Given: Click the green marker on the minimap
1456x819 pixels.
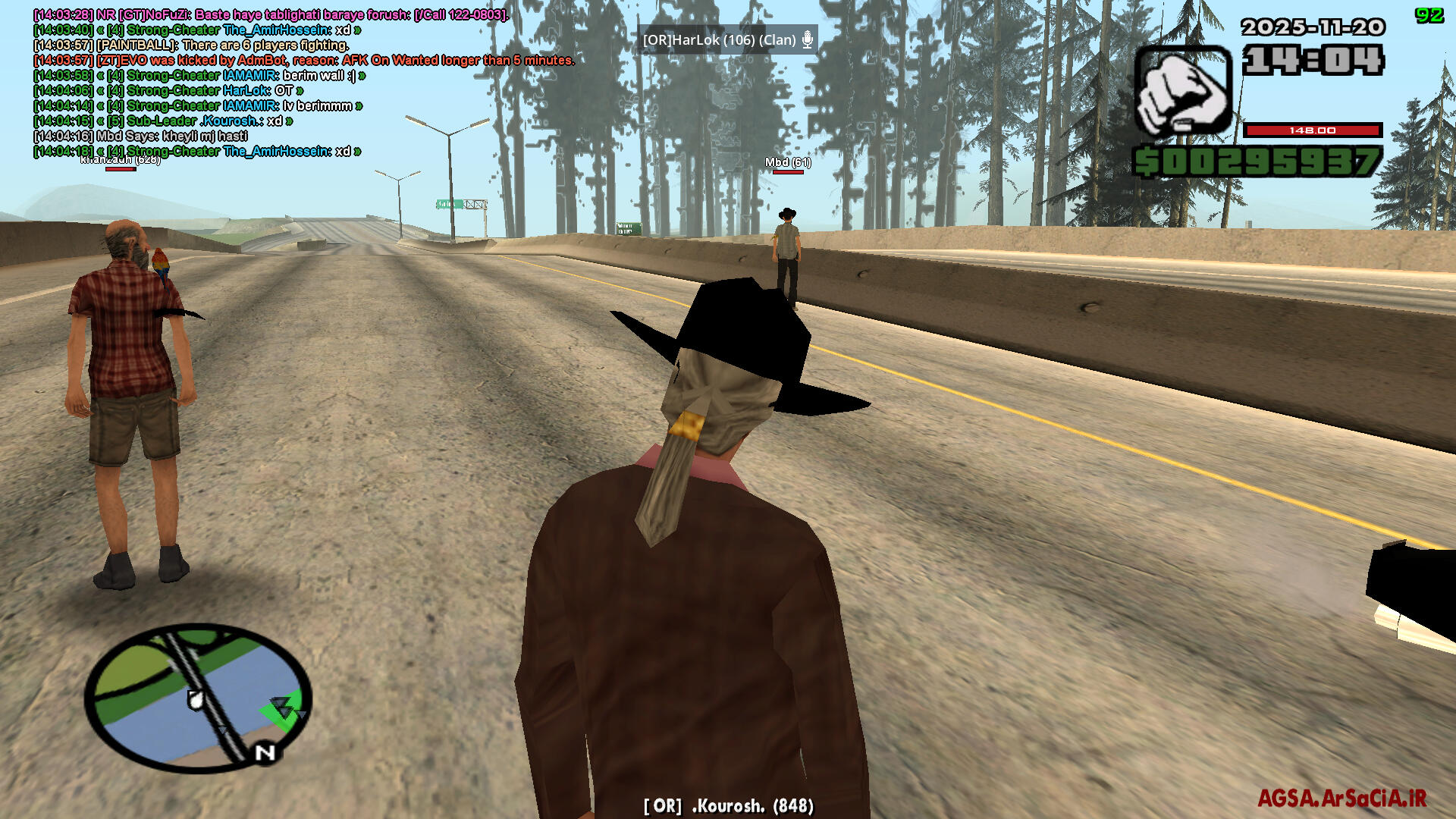Looking at the screenshot, I should coord(282,711).
